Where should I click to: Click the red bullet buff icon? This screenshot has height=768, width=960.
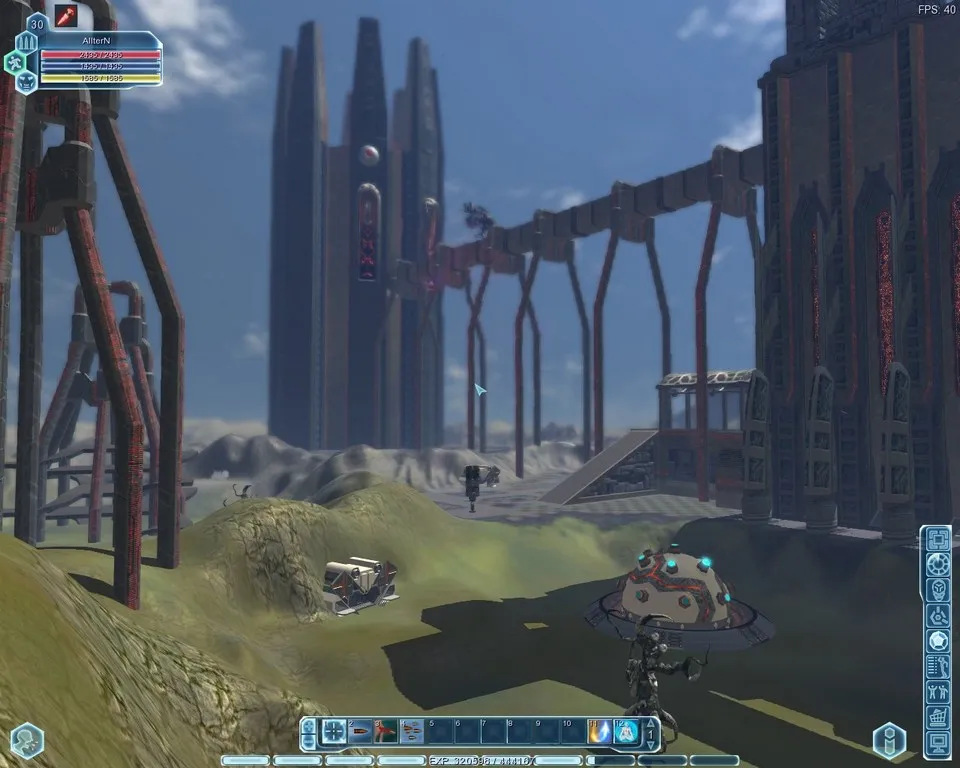pos(67,15)
